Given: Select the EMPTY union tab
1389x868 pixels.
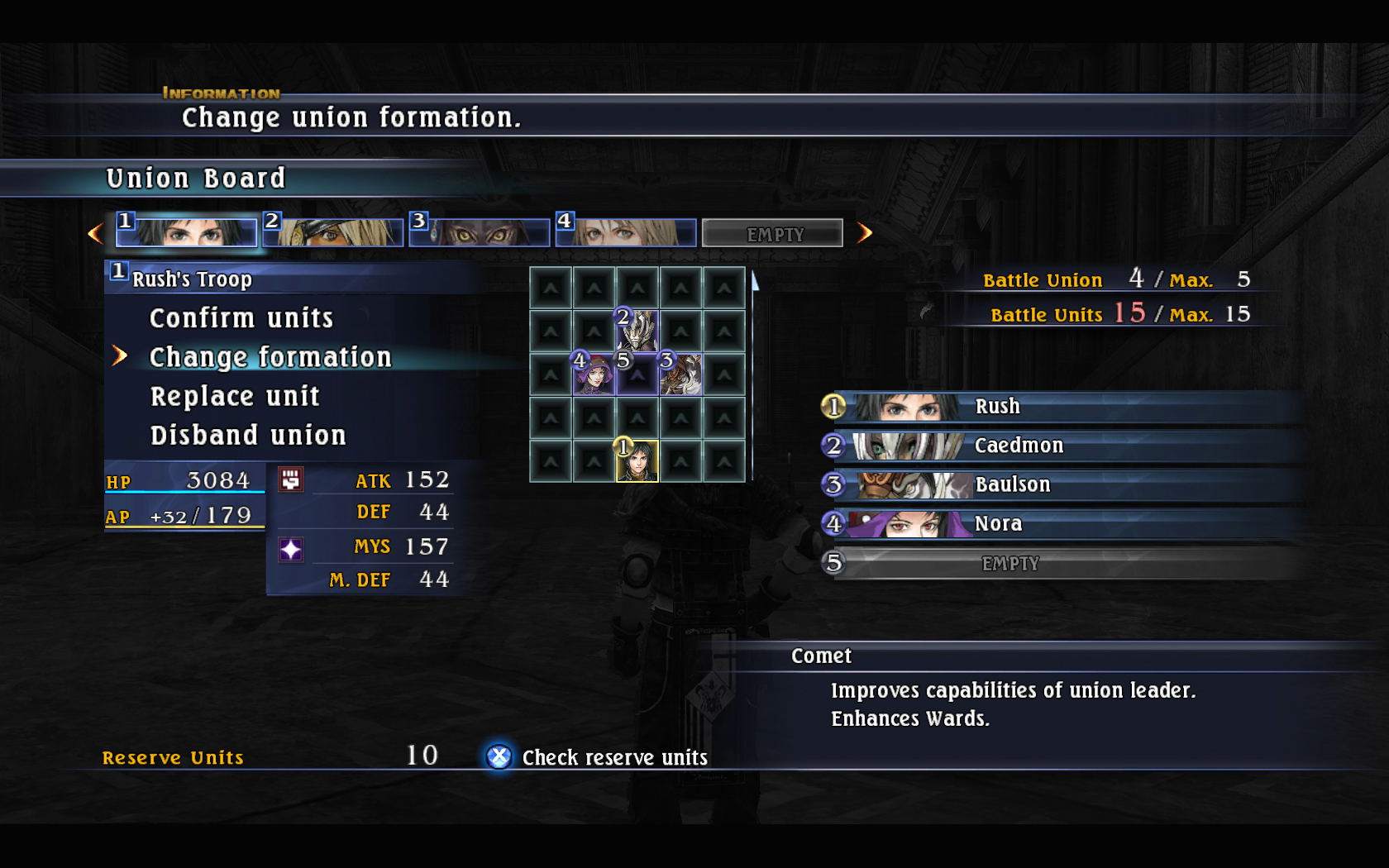Looking at the screenshot, I should [x=773, y=234].
